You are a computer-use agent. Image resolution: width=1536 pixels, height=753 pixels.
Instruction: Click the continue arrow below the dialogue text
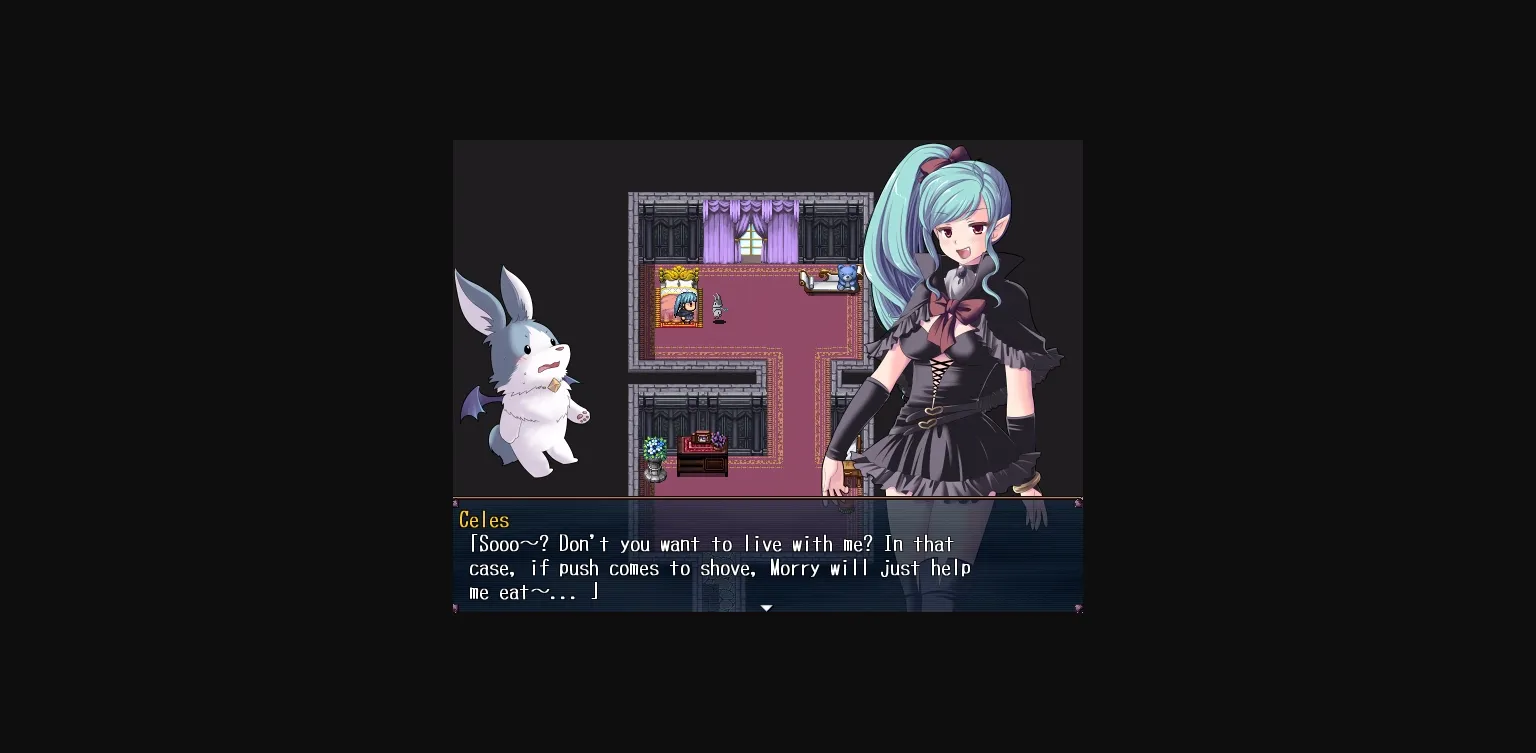tap(766, 607)
